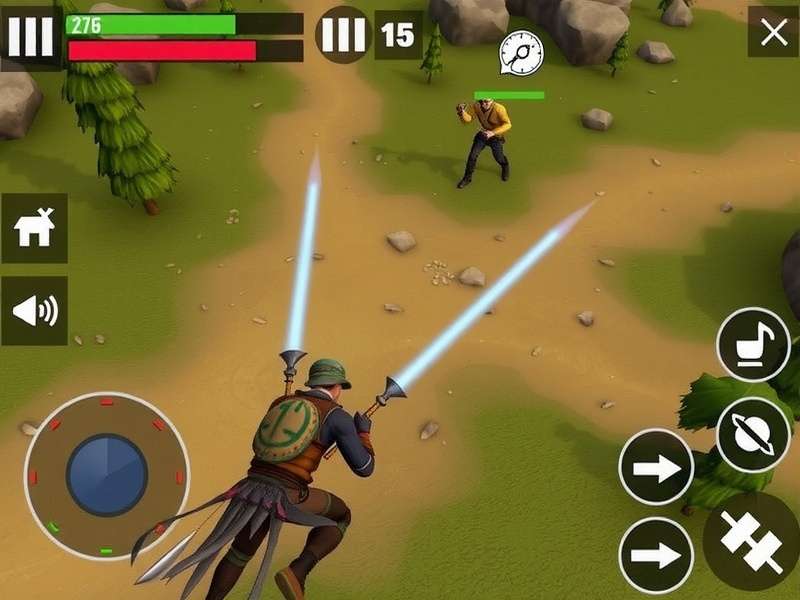Tap the round three-bar button beside the 15
The height and width of the screenshot is (600, 800).
[x=343, y=35]
